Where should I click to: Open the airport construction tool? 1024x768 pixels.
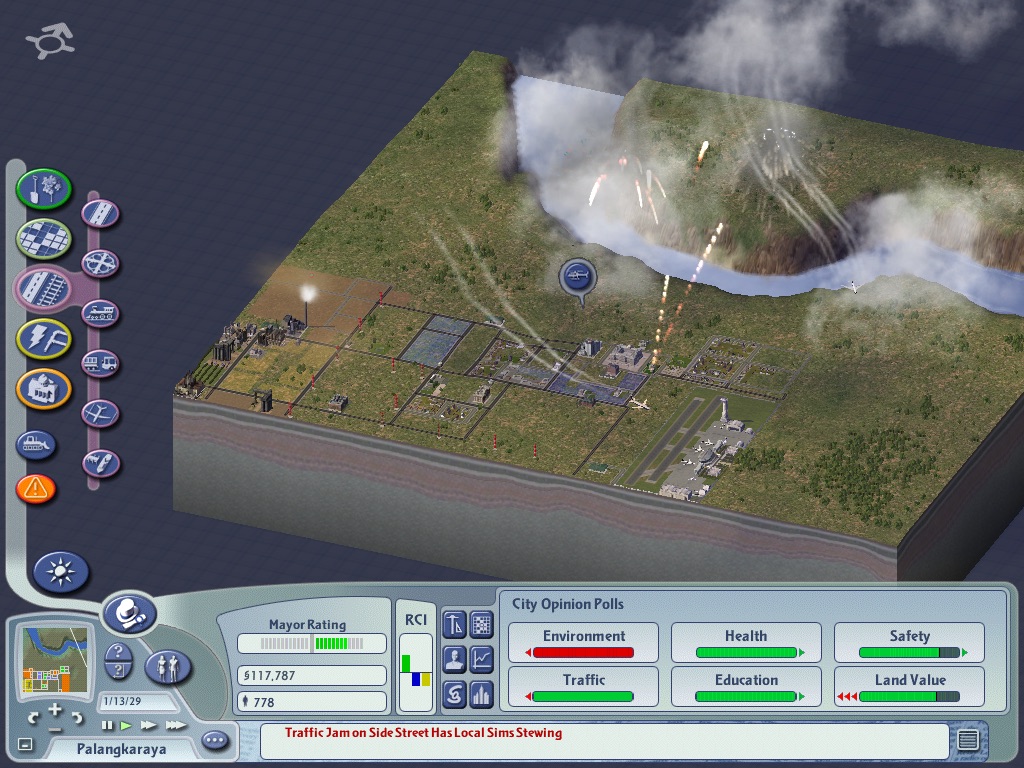pos(101,413)
